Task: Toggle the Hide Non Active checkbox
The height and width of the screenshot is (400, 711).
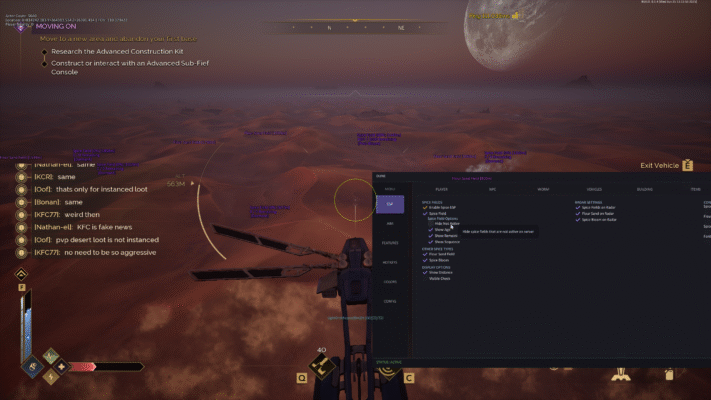Action: 431,224
